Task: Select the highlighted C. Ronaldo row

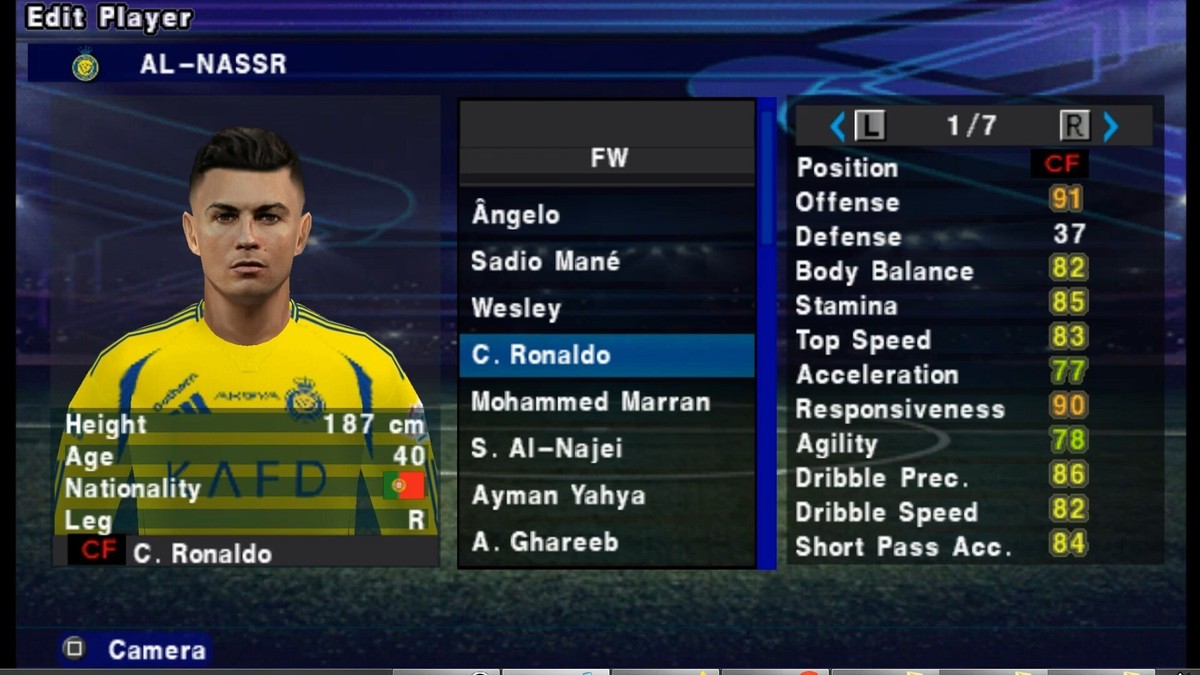Action: (606, 355)
